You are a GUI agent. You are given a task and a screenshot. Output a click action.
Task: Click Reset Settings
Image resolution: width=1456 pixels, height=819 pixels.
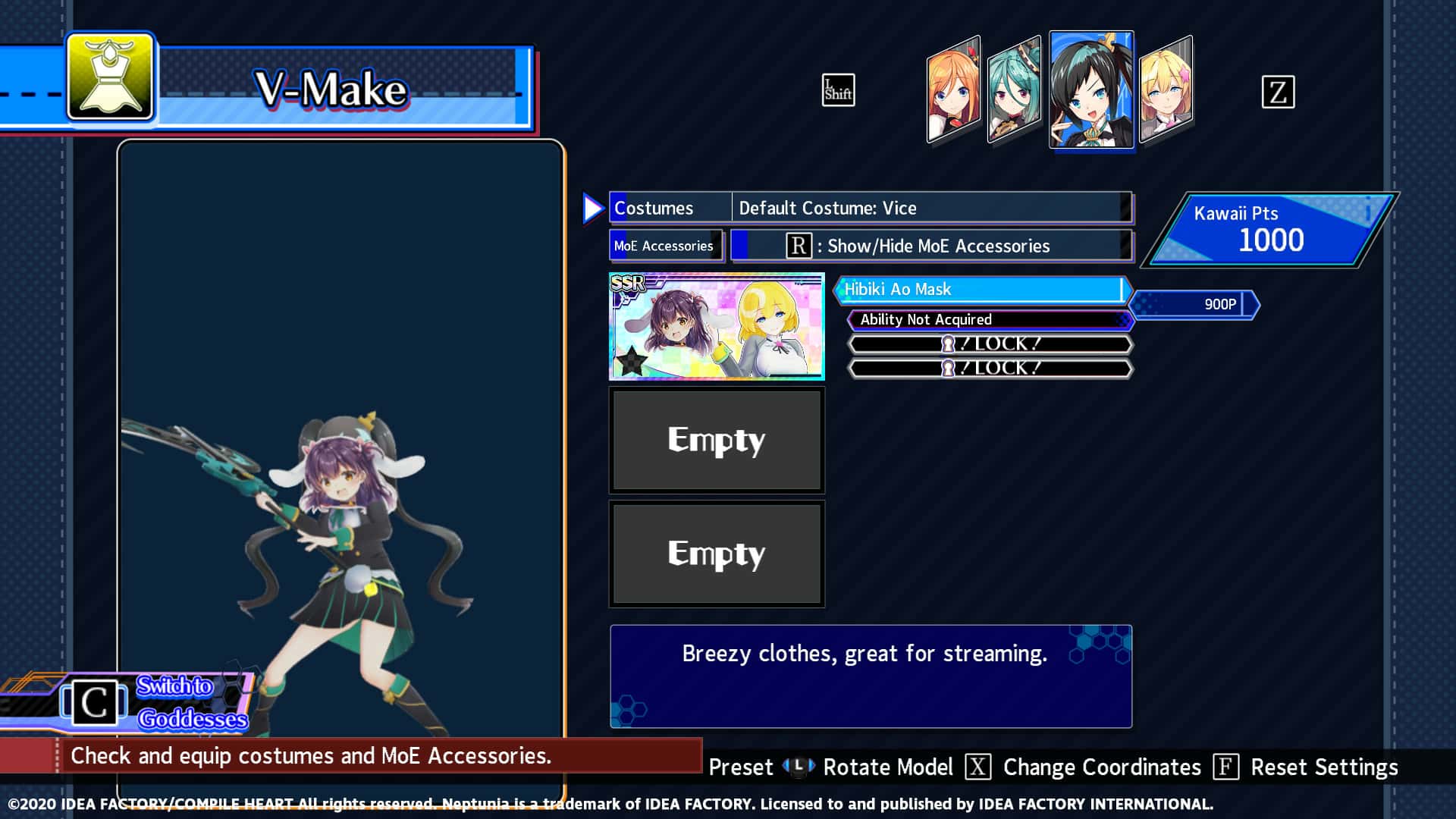(1326, 767)
